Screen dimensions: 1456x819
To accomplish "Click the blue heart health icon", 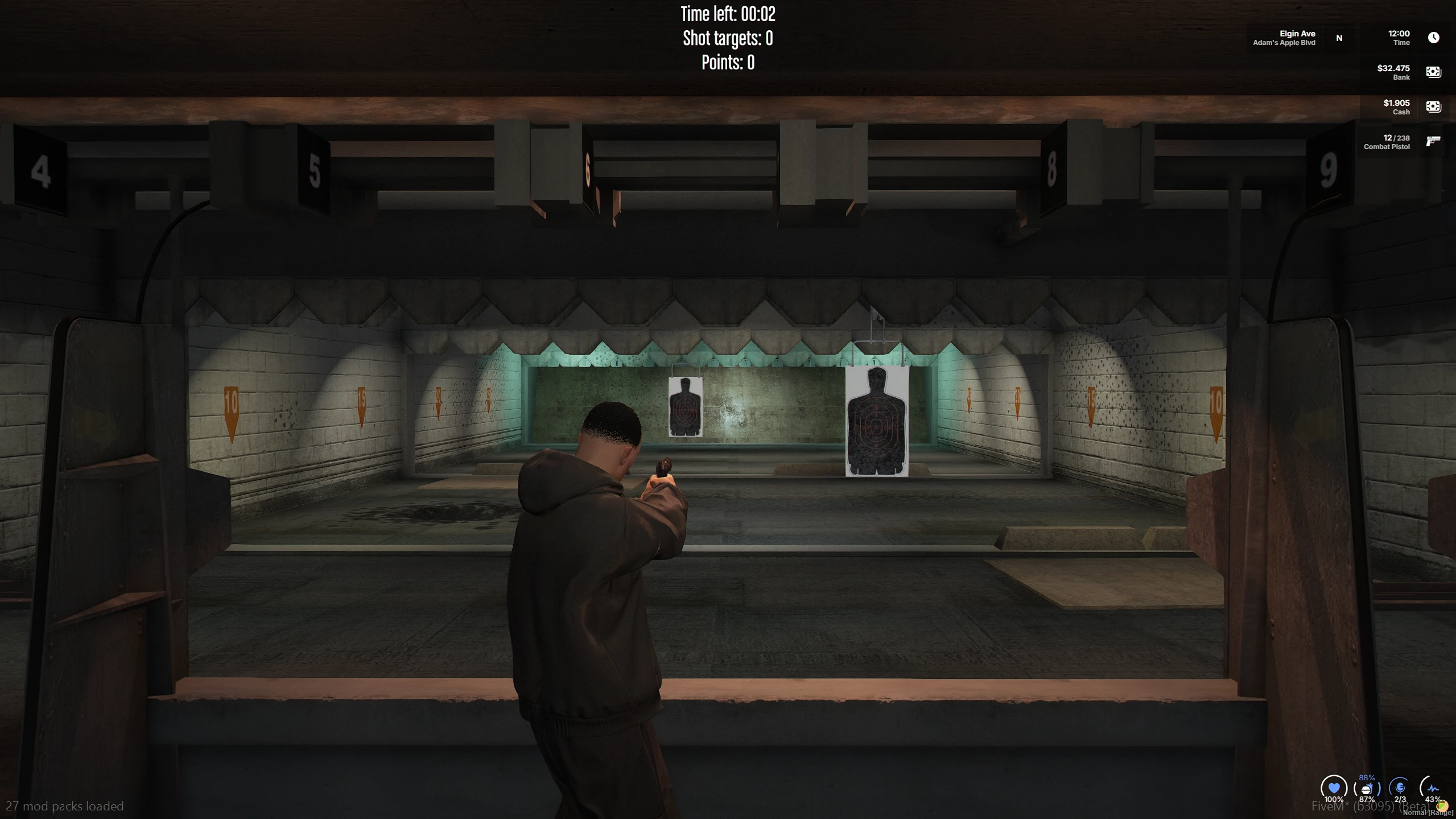I will click(x=1334, y=788).
